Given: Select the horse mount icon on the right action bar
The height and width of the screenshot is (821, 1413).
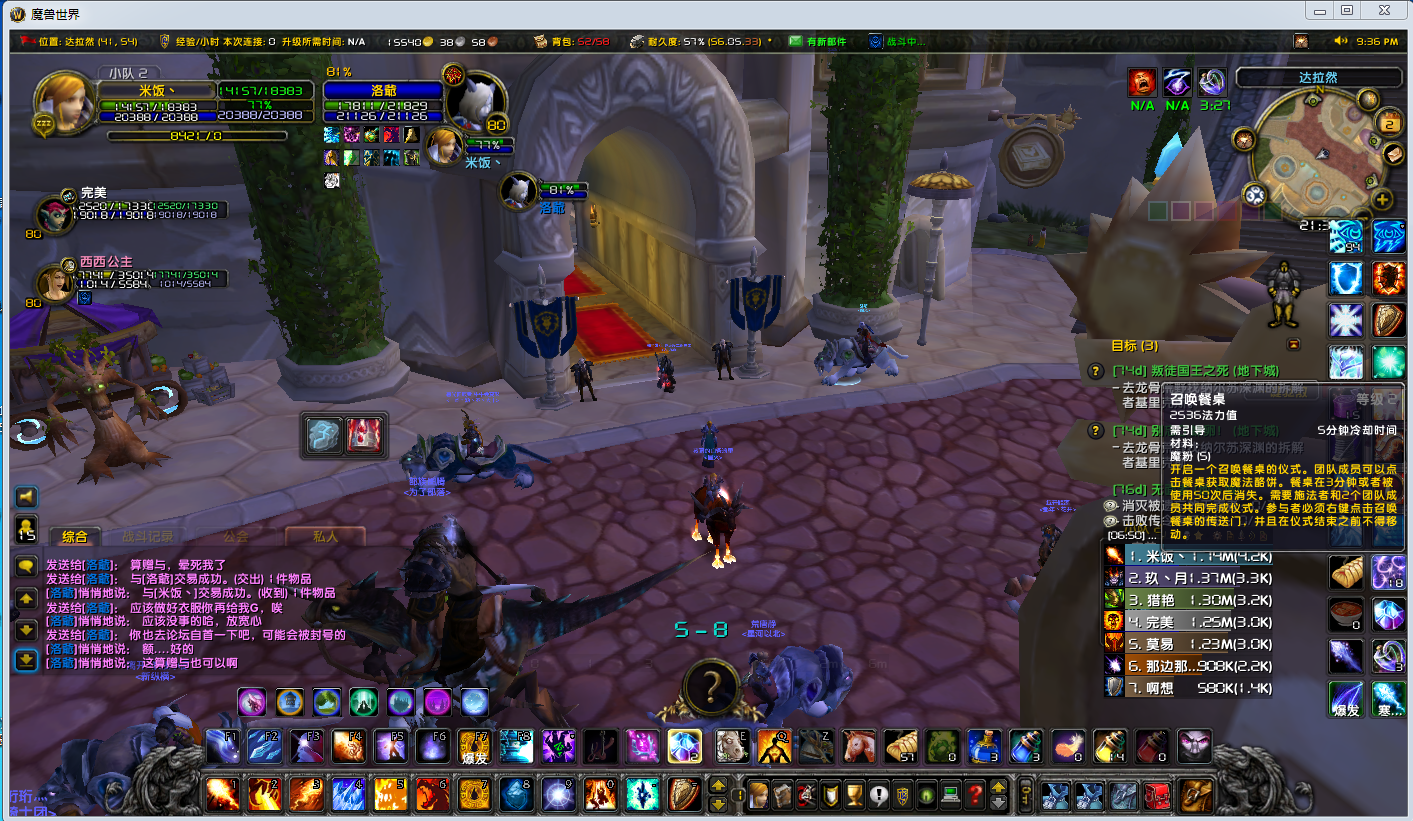Looking at the screenshot, I should (858, 745).
